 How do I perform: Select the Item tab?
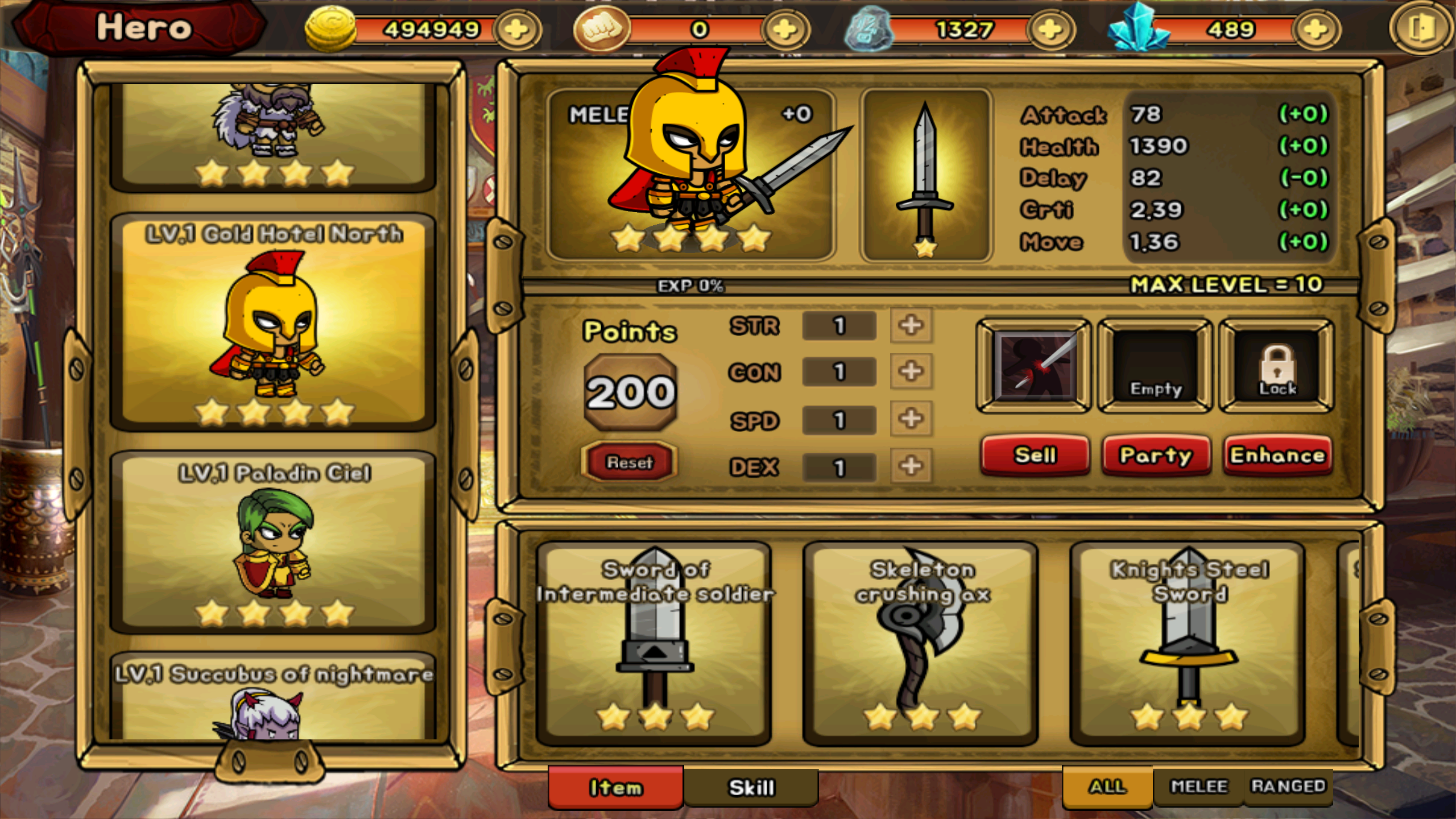pos(615,785)
